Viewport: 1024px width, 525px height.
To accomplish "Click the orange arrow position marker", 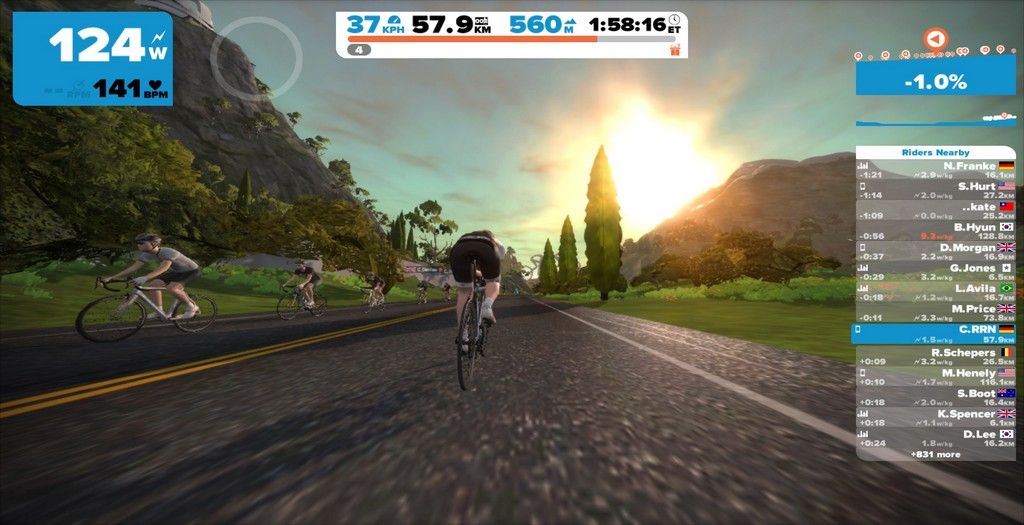I will (934, 39).
